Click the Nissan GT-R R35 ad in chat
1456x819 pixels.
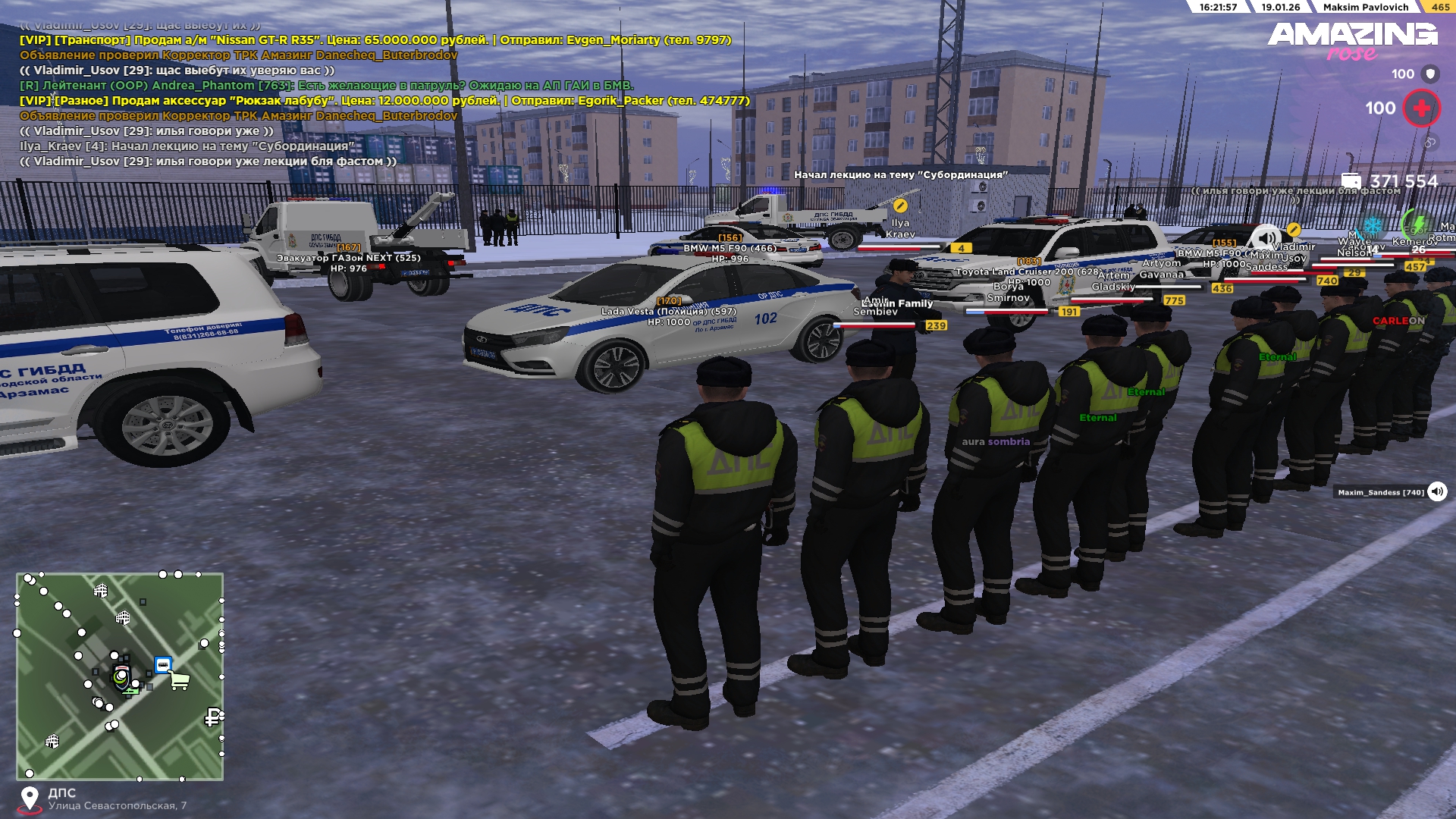[375, 40]
